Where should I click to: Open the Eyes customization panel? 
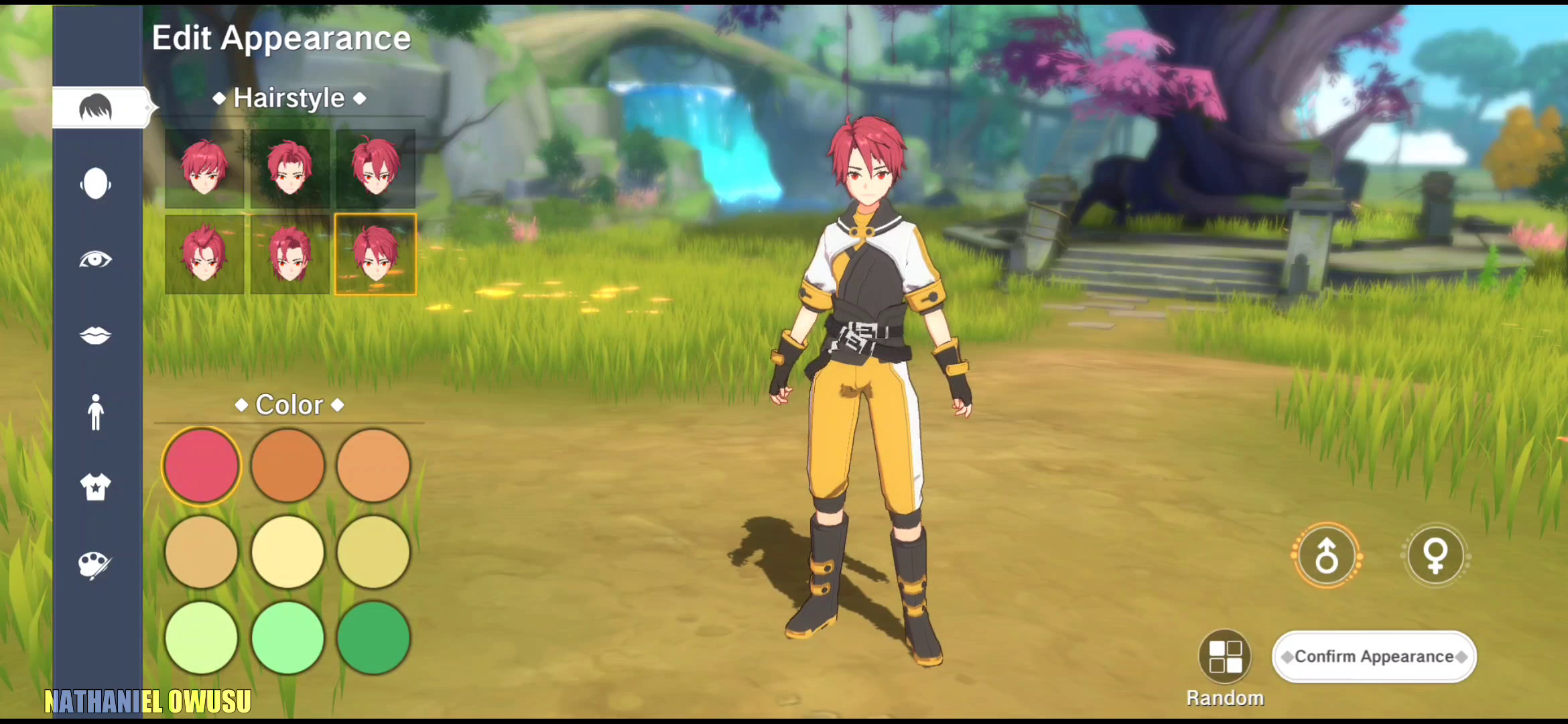click(x=96, y=259)
